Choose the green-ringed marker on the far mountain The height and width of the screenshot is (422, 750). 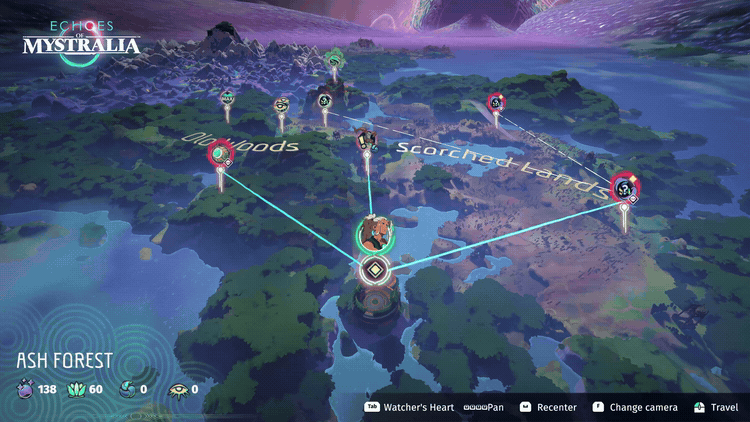click(334, 60)
